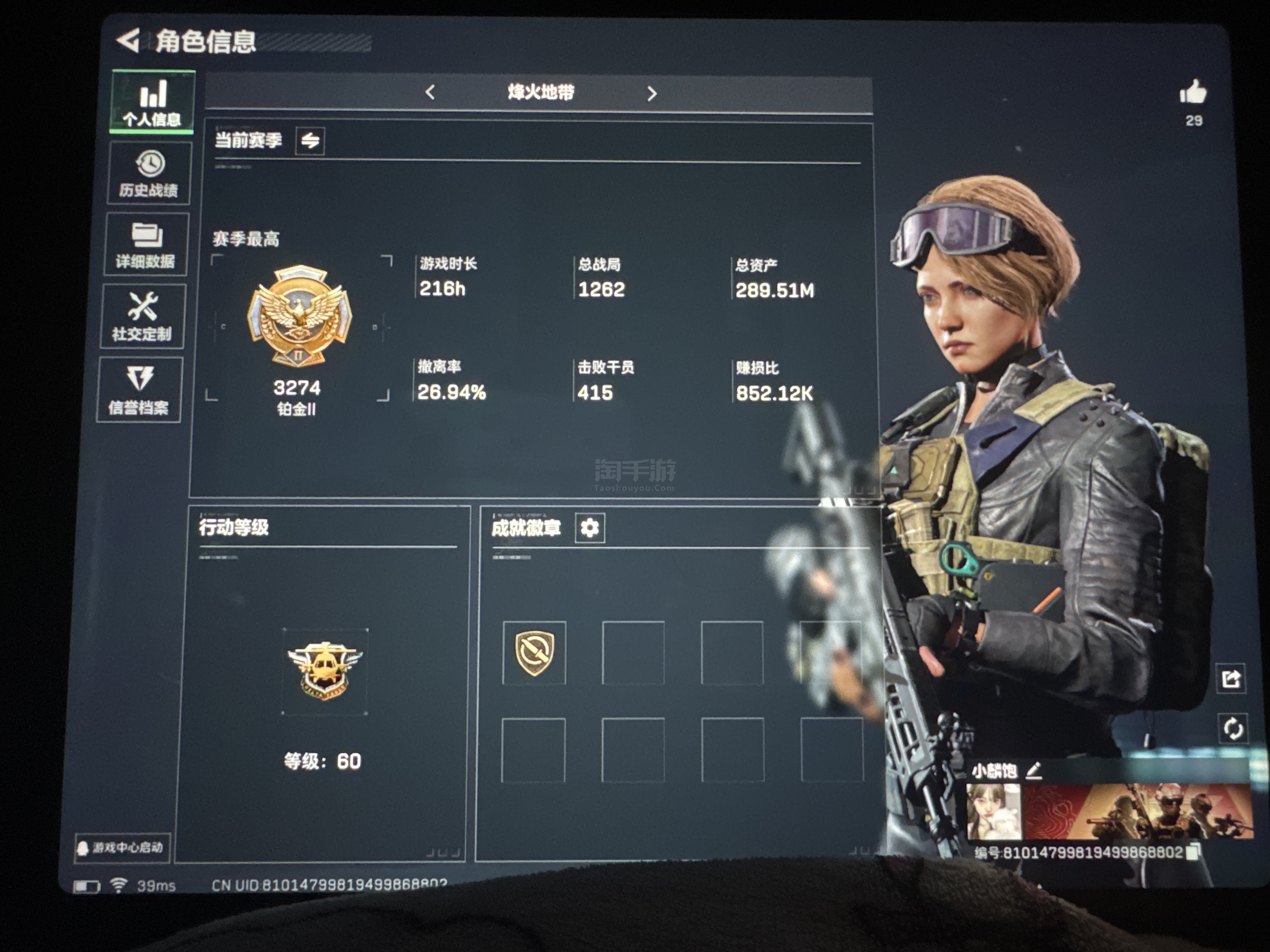The height and width of the screenshot is (952, 1270).
Task: Click the player avatar portrait
Action: pos(994,811)
